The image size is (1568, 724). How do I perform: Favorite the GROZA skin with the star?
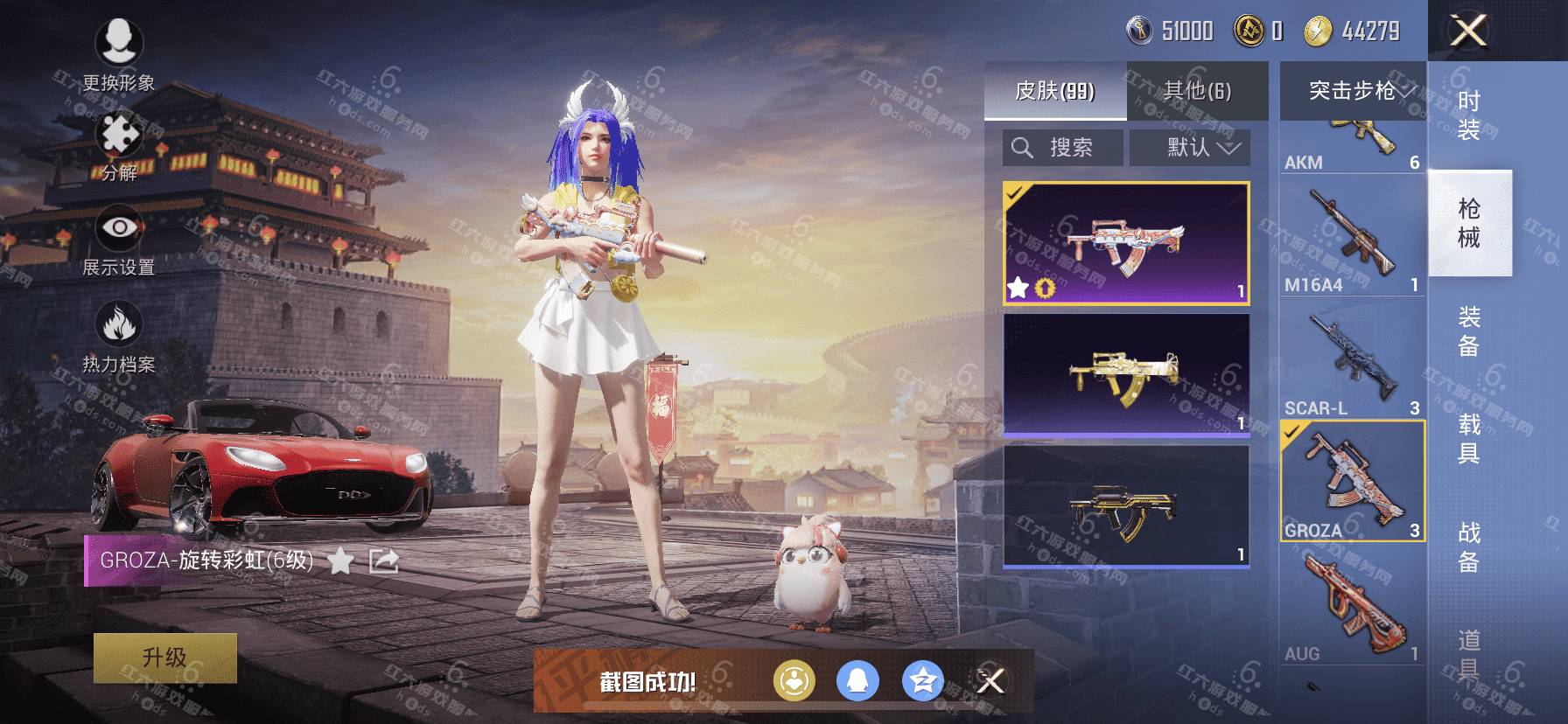pyautogui.click(x=340, y=560)
